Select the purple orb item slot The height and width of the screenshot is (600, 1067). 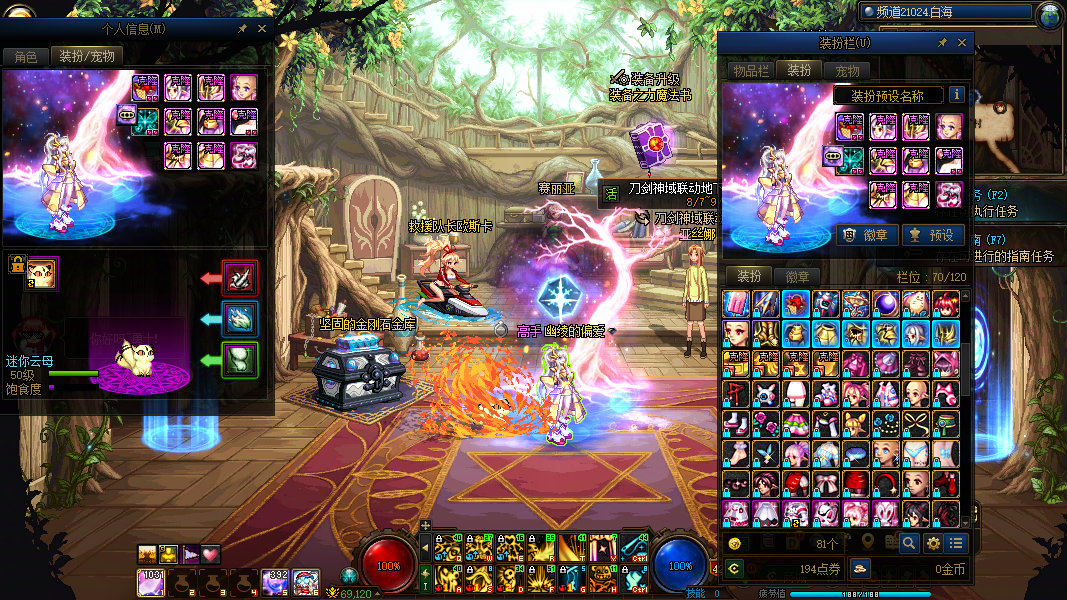[x=886, y=303]
